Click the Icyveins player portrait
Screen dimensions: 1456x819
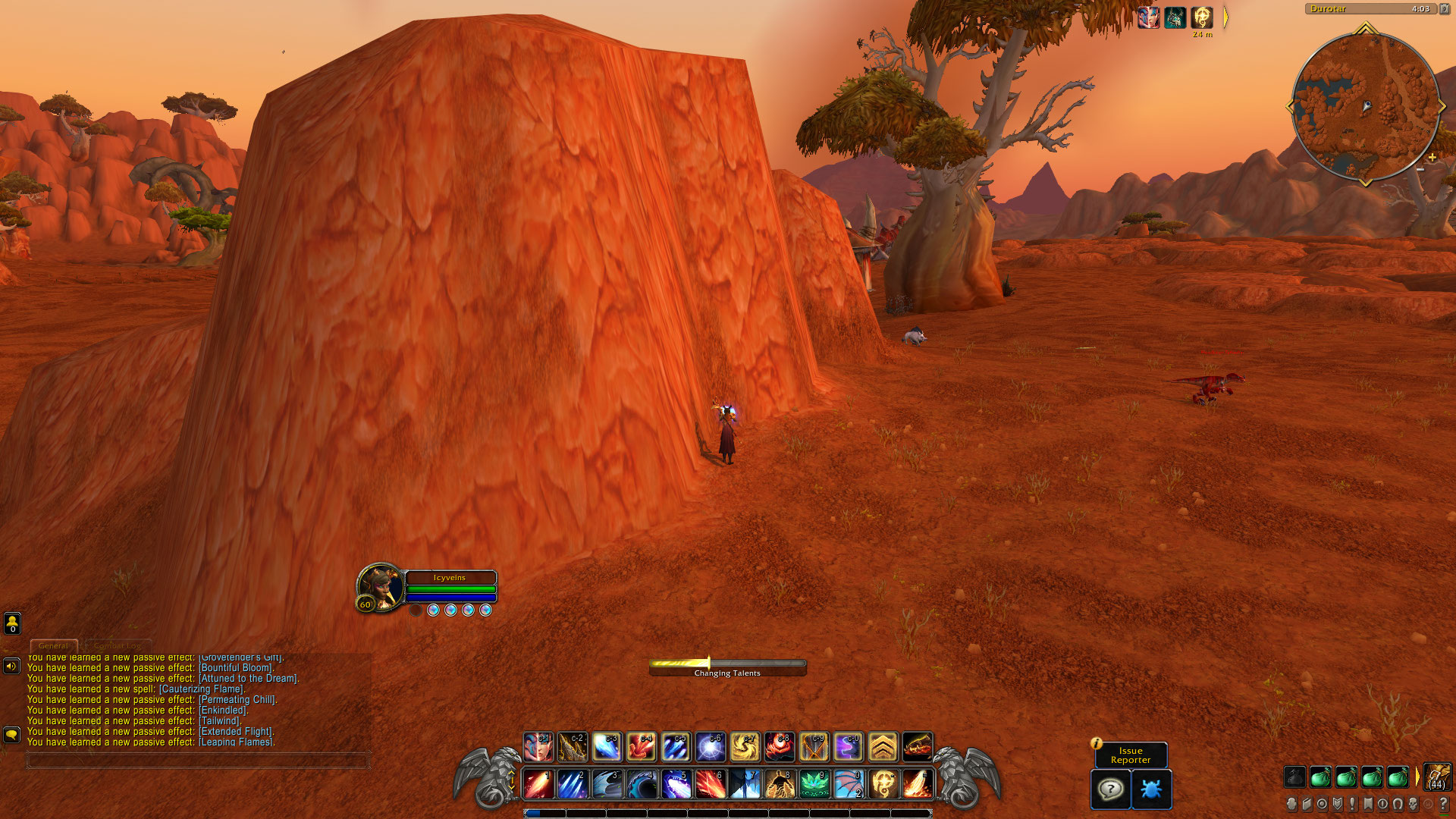(379, 586)
